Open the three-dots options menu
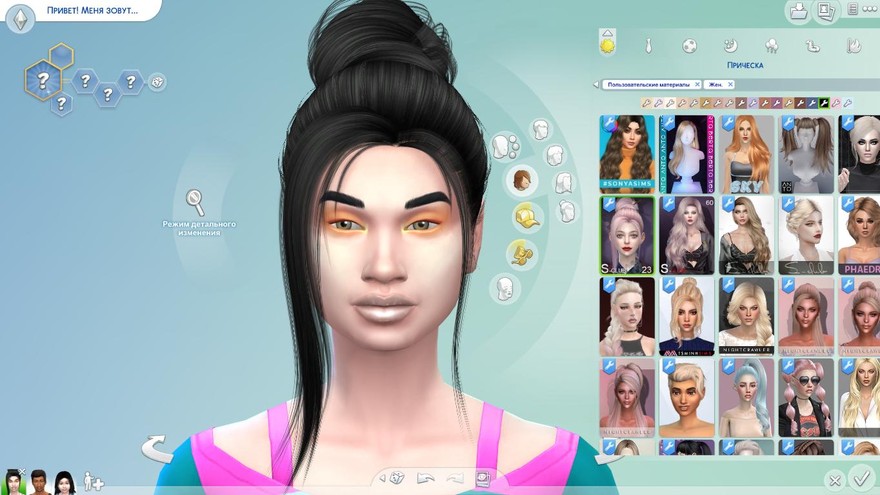Image resolution: width=880 pixels, height=495 pixels. point(866,10)
